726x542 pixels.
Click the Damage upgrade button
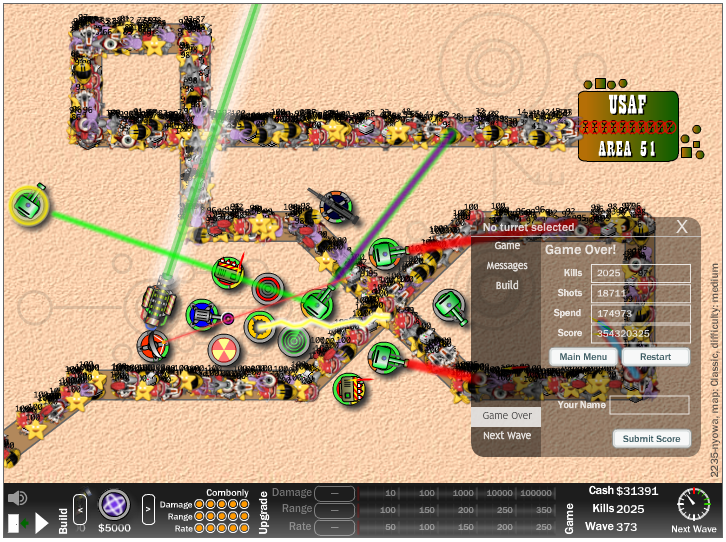[335, 493]
